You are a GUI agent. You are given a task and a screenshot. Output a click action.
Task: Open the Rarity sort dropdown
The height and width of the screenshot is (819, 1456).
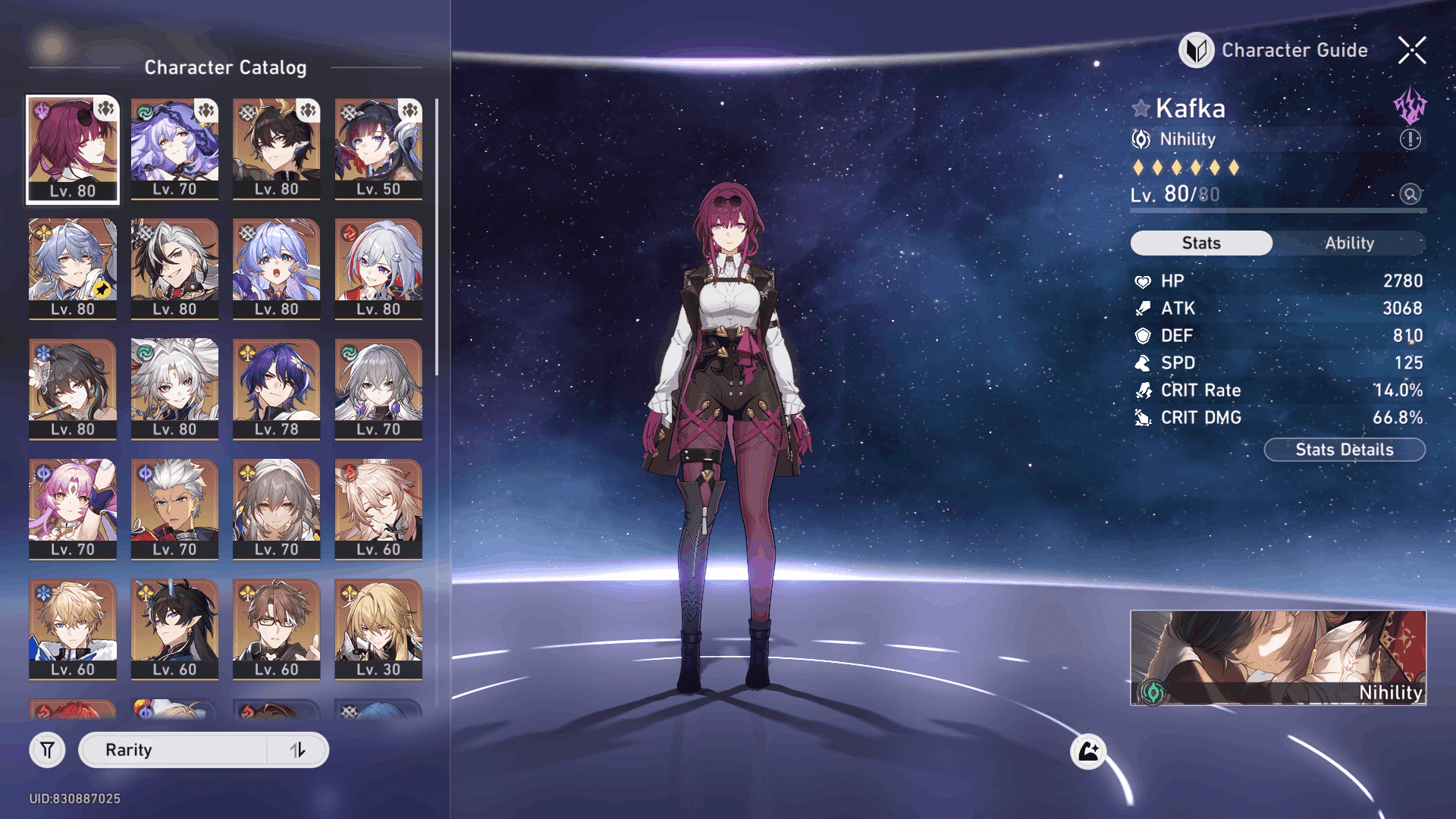pos(174,750)
